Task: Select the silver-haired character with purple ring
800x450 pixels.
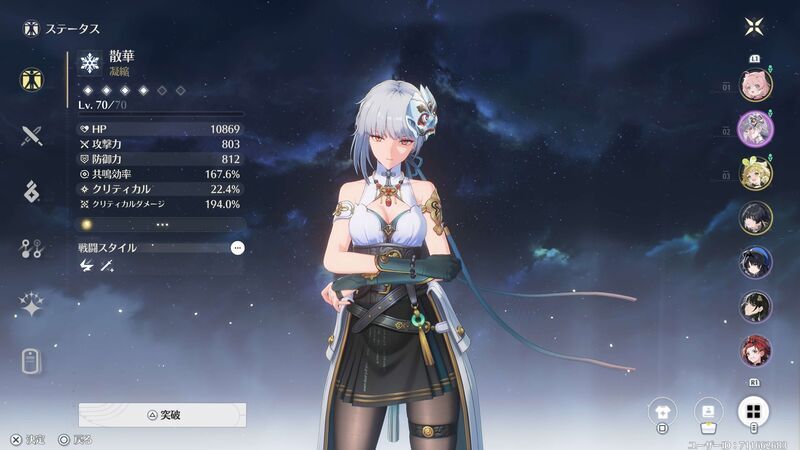Action: click(755, 129)
